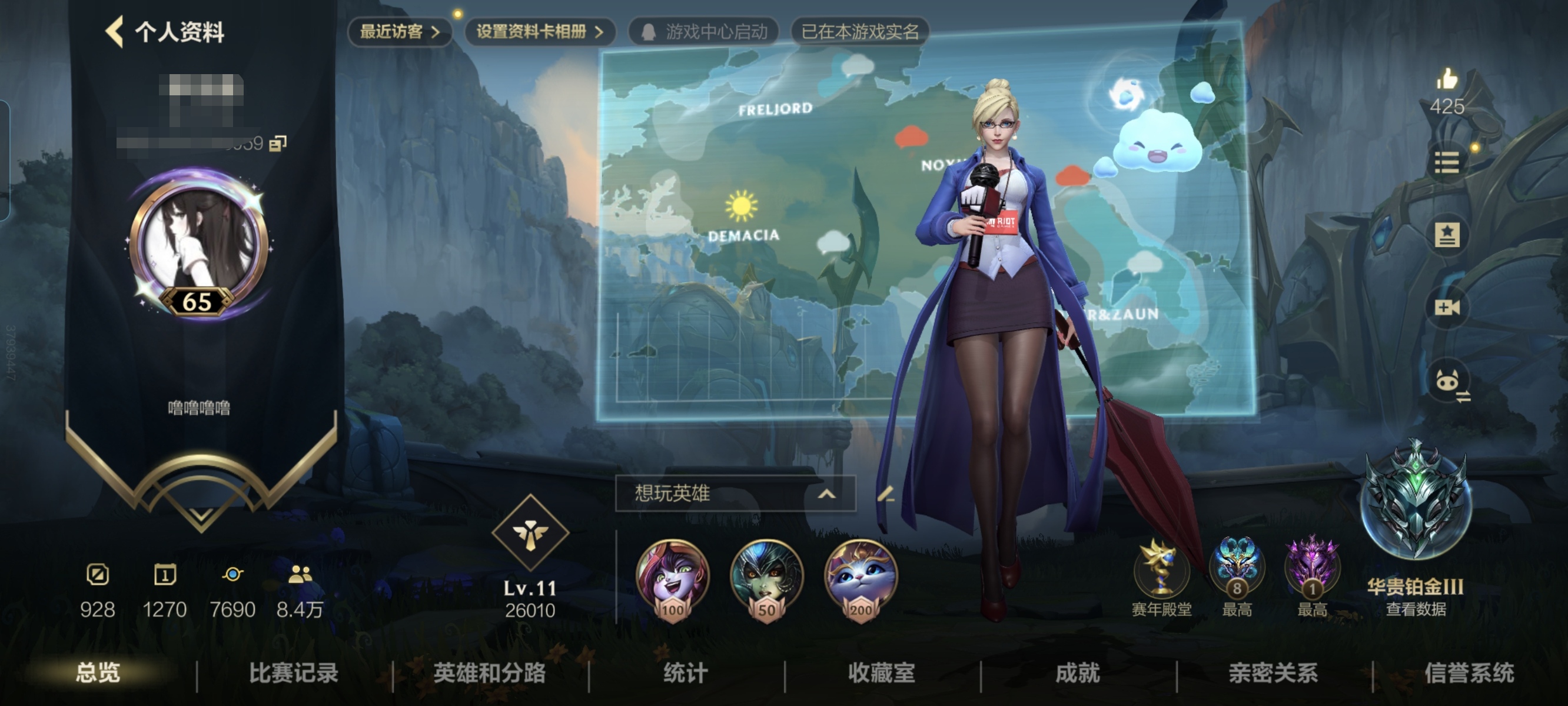Expand the arrow below the profile banner
Screen dimensions: 1568x706
tap(201, 514)
